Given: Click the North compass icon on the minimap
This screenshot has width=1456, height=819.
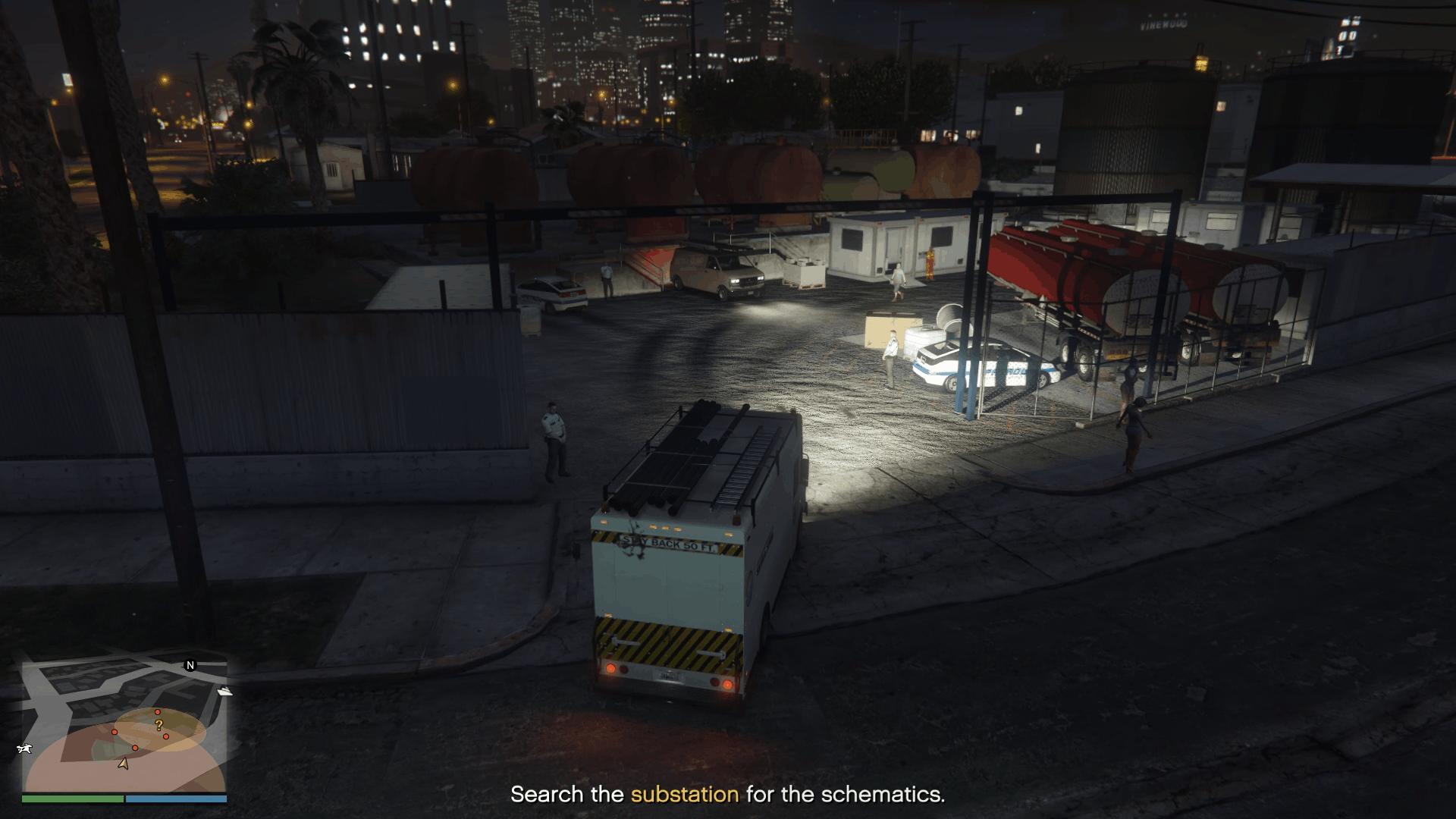Looking at the screenshot, I should tap(190, 666).
